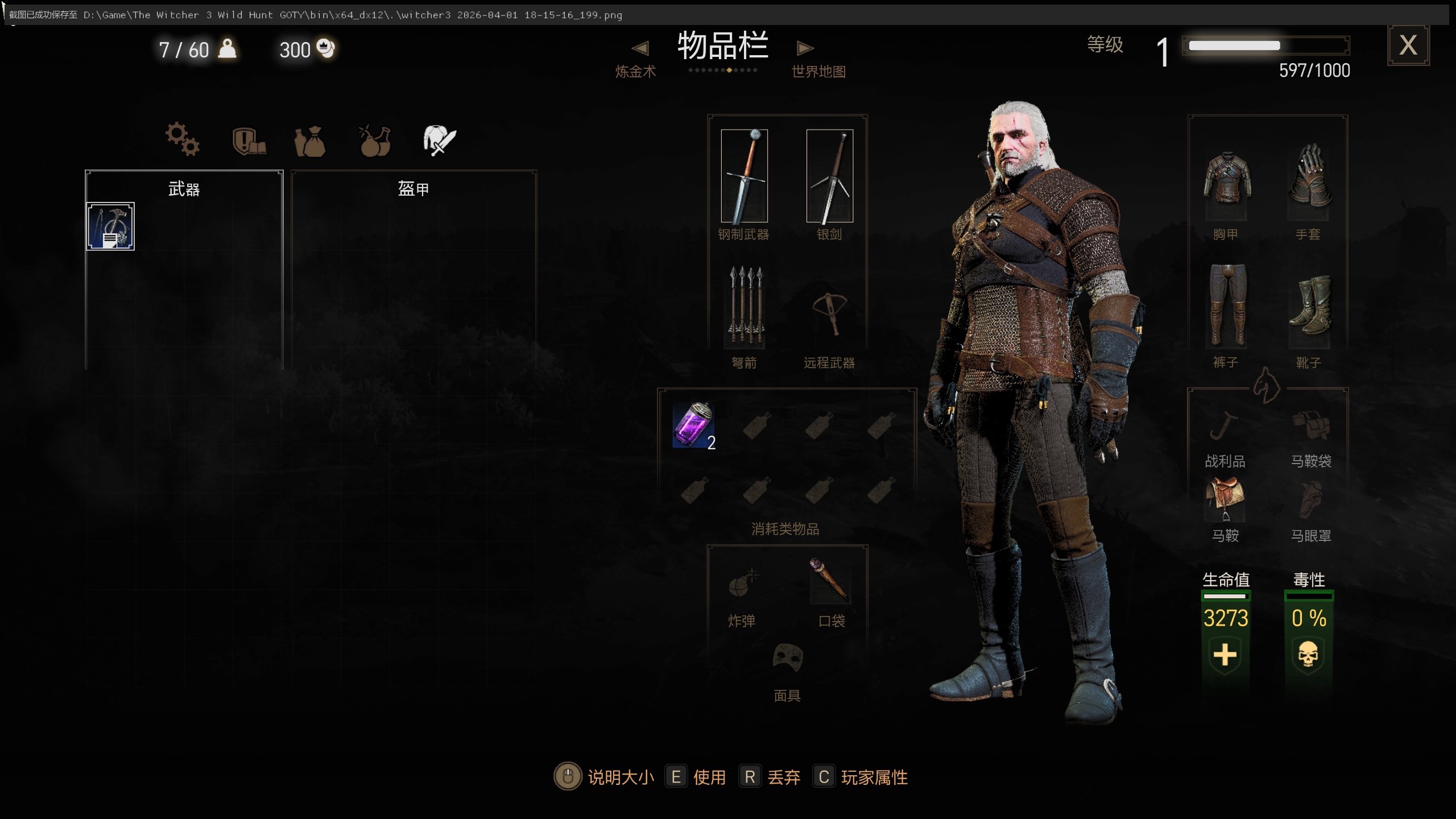
Task: Select the purple potion consumable slot
Action: click(693, 424)
